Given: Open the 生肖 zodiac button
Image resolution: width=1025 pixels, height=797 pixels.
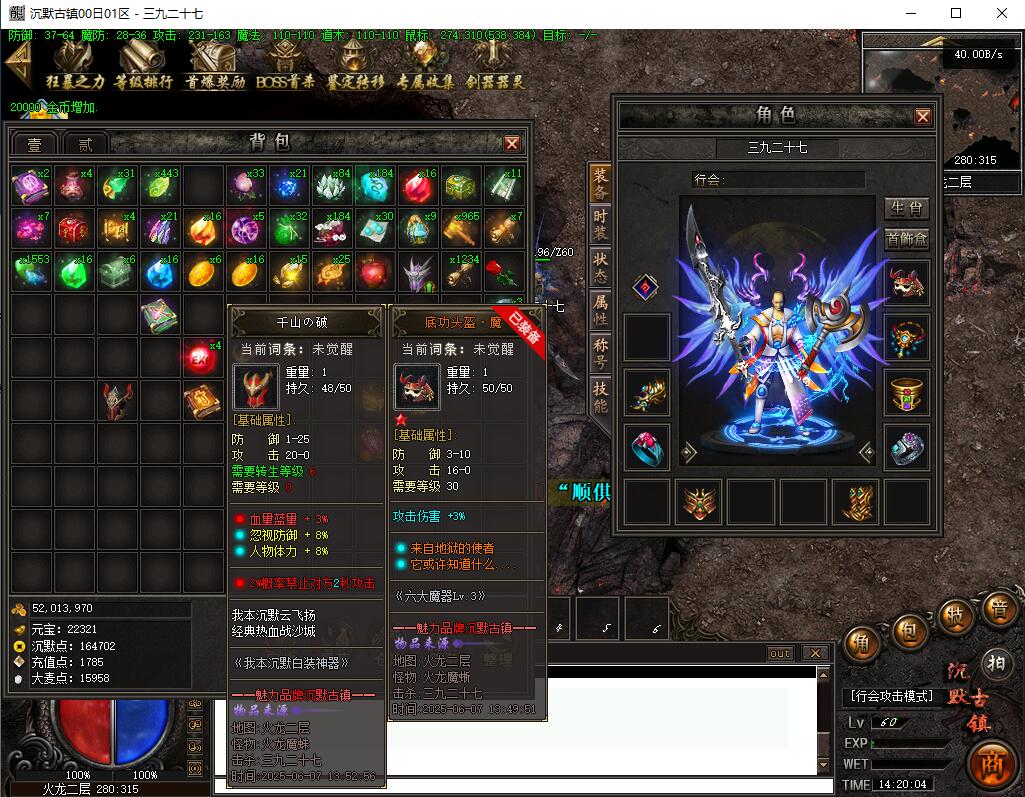Looking at the screenshot, I should (x=906, y=208).
